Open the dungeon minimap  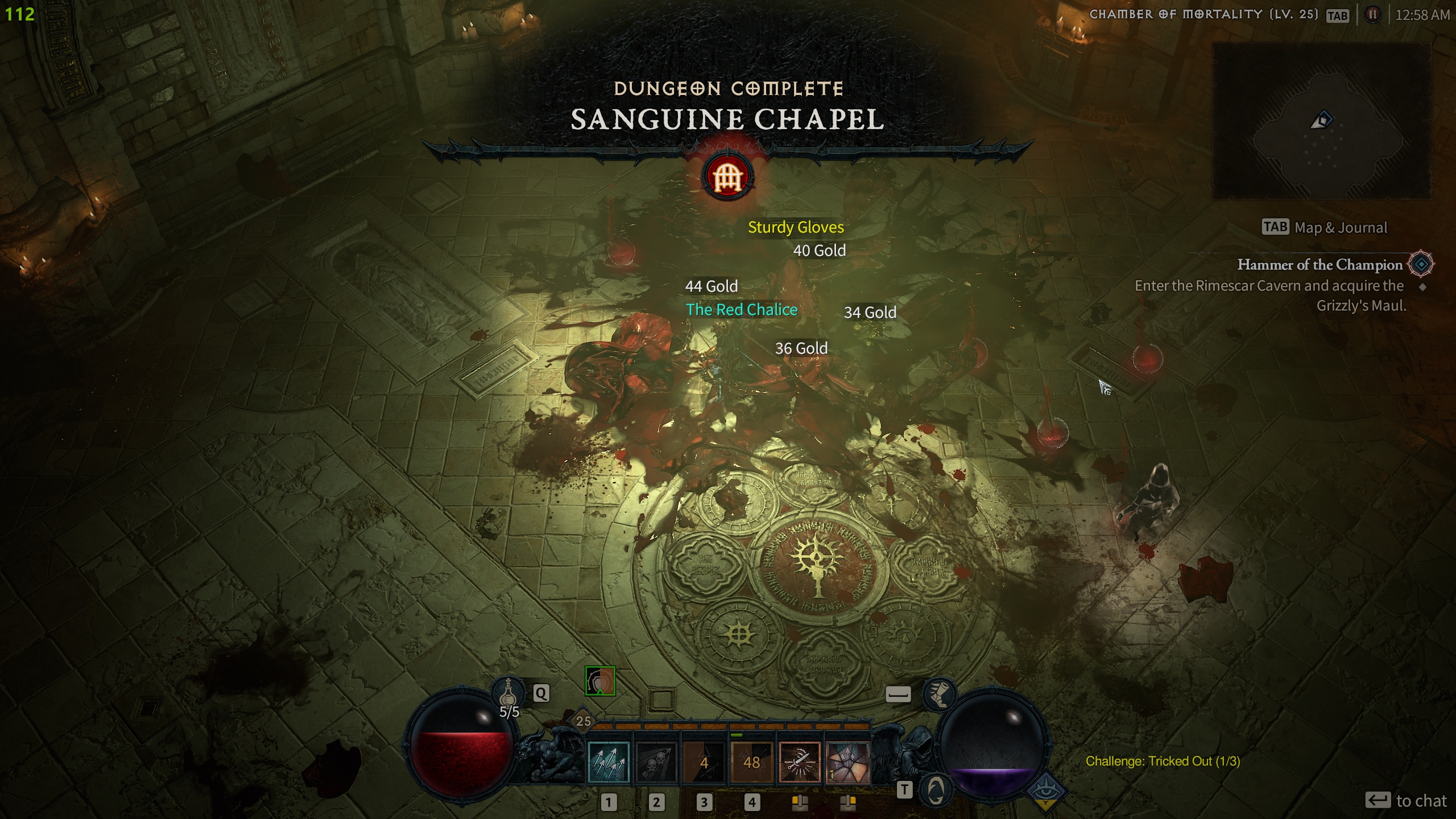coord(1322,121)
